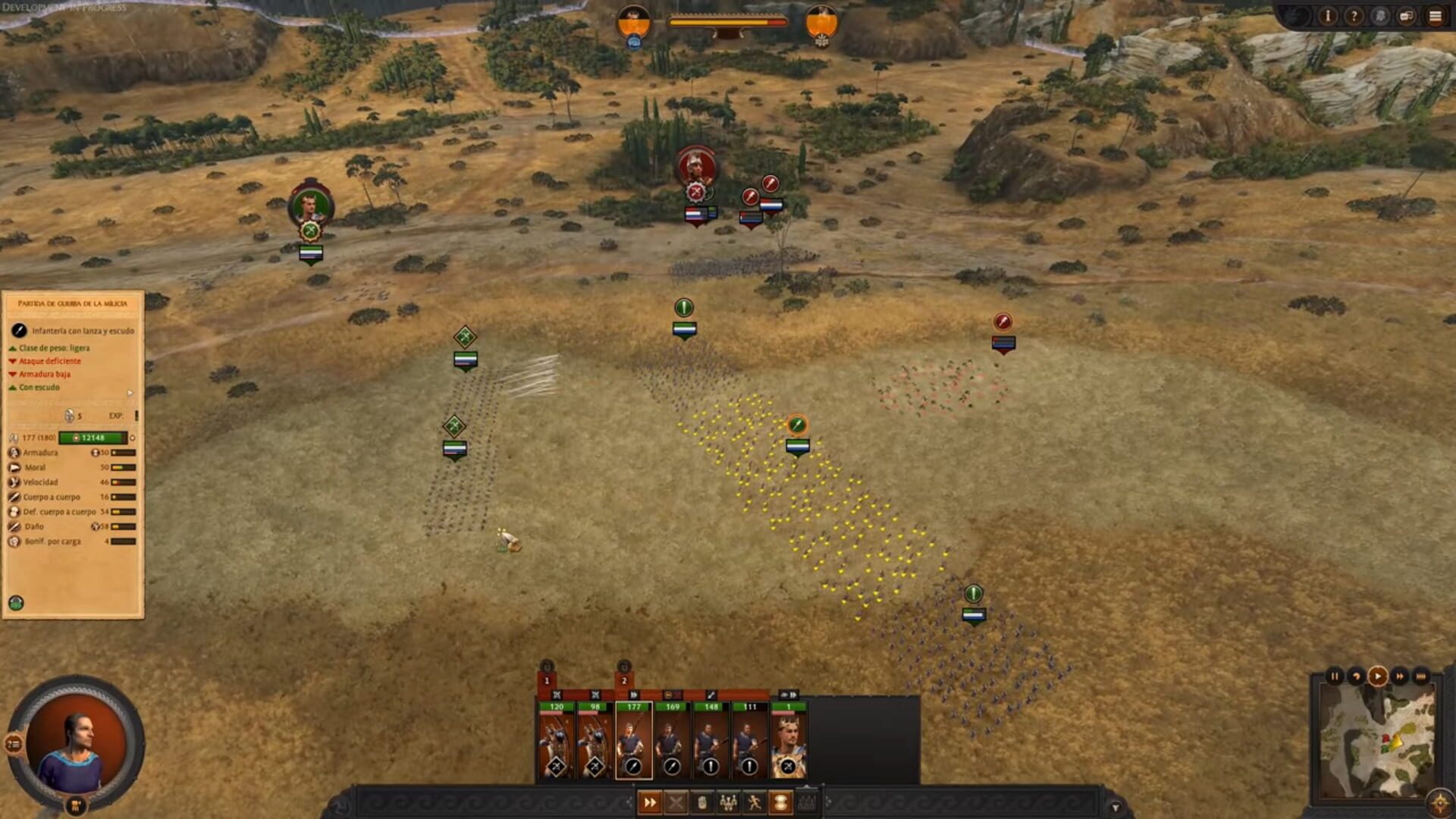Pause the battle with the pause button
1456x819 pixels.
[1335, 676]
